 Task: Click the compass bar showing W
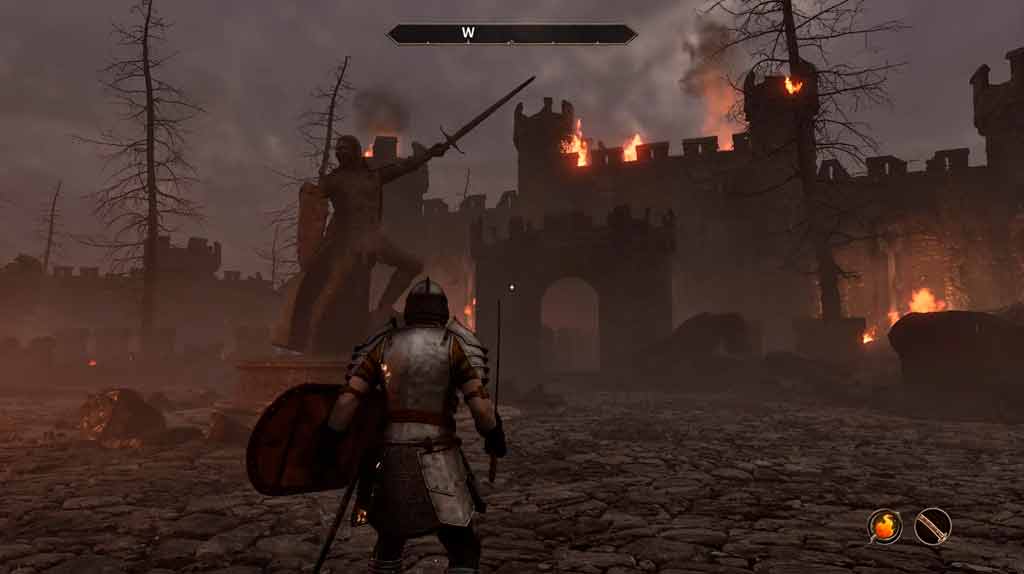coord(511,34)
